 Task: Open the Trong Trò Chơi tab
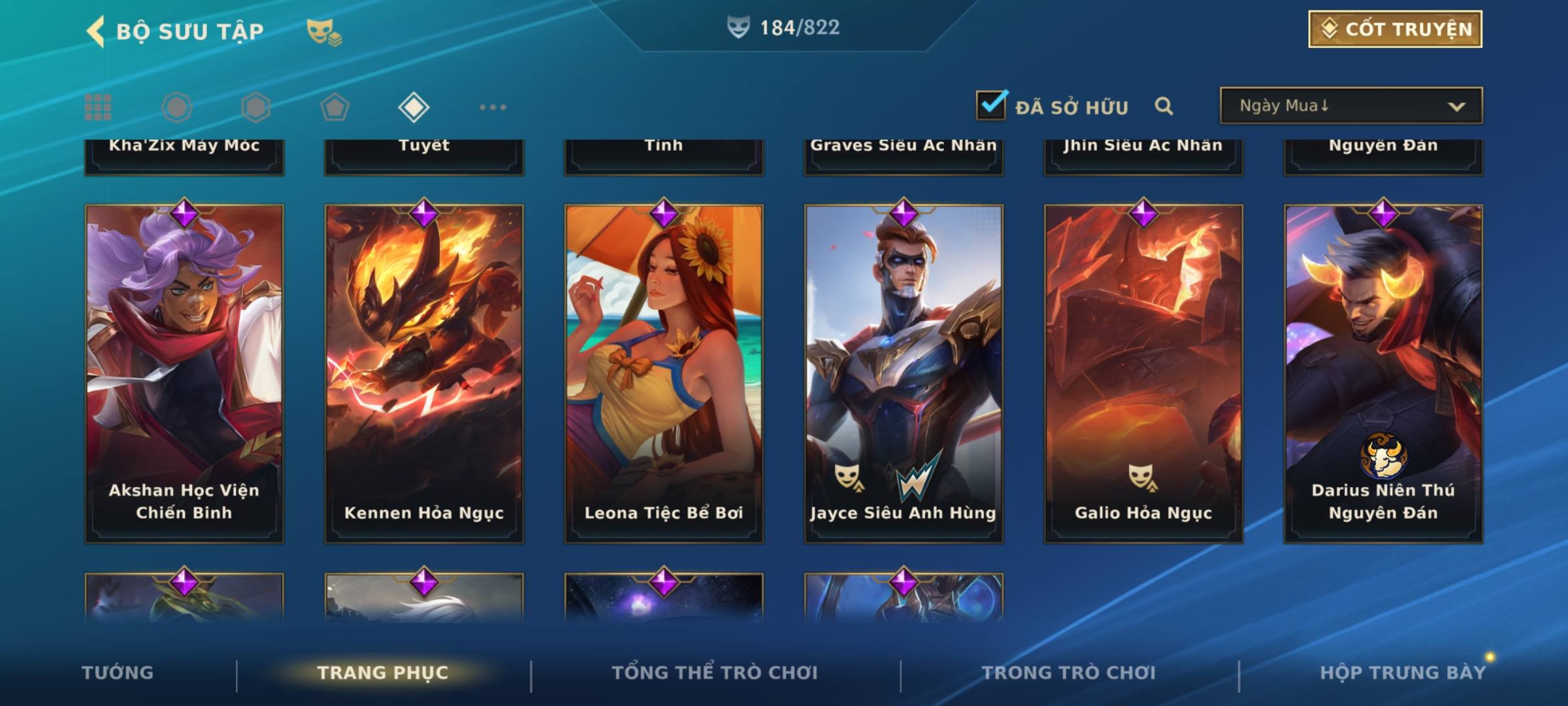[x=1069, y=673]
